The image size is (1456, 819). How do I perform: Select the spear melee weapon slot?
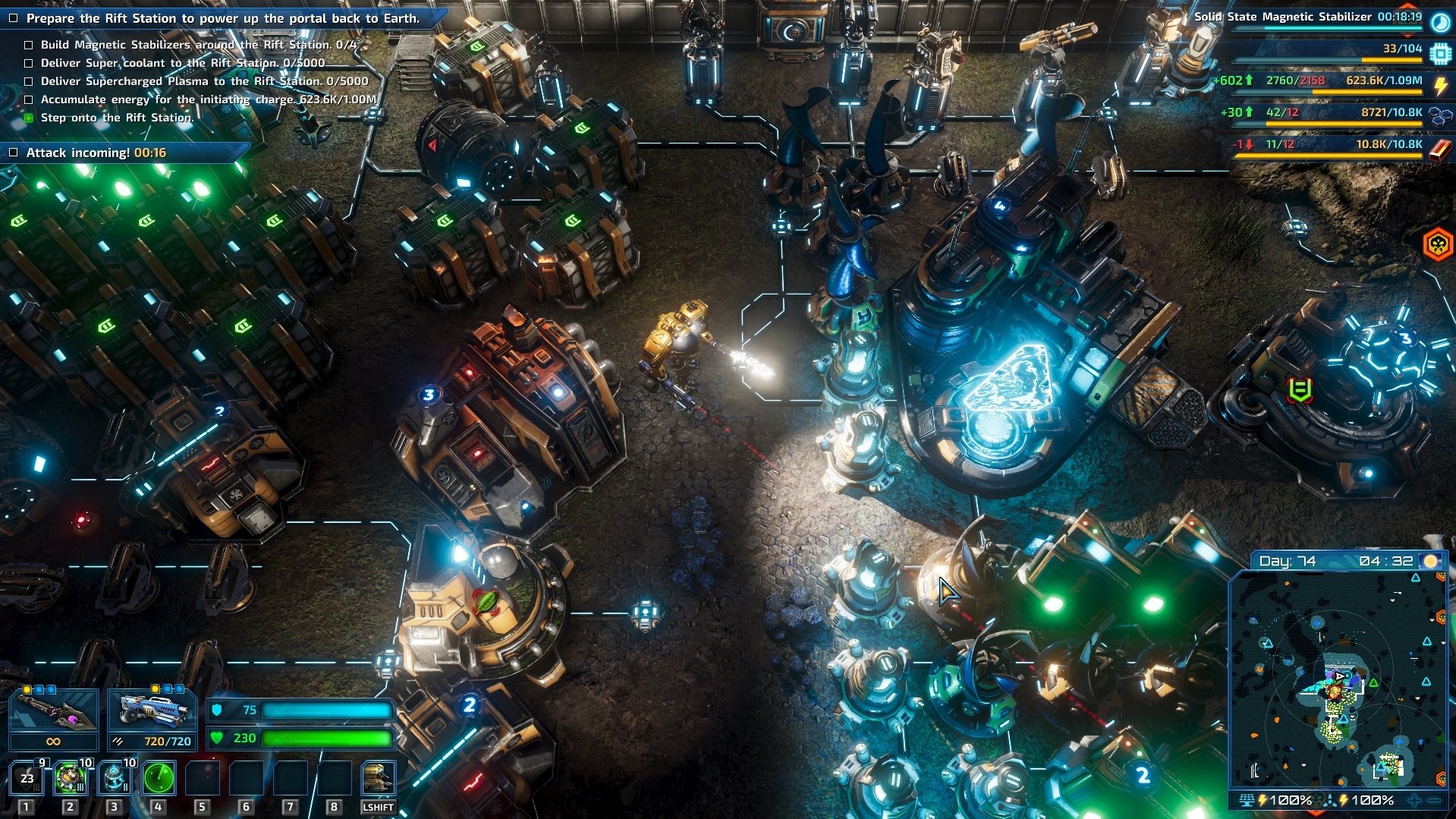53,711
